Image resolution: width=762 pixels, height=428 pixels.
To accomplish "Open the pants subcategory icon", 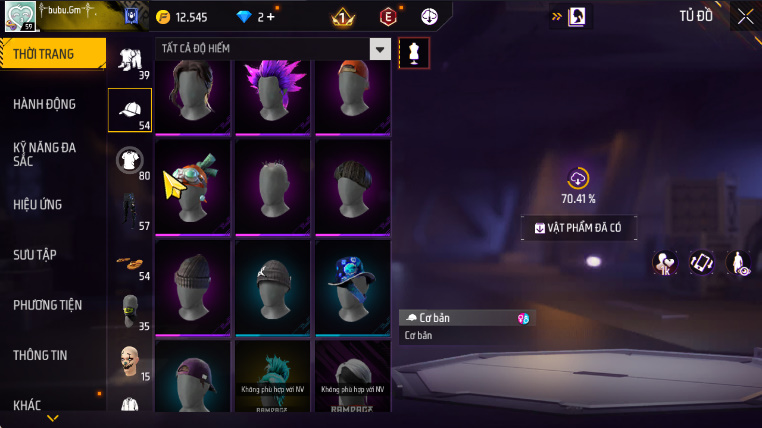I will pyautogui.click(x=129, y=210).
